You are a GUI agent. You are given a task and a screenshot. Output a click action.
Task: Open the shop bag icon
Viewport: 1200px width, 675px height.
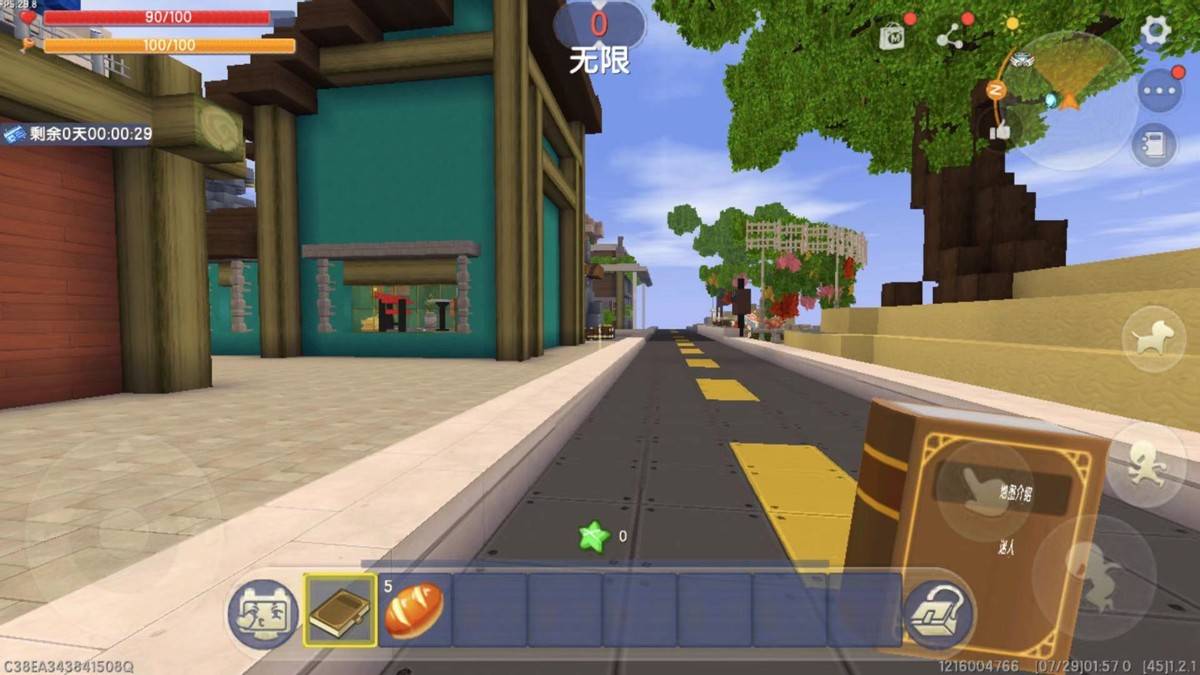pyautogui.click(x=891, y=37)
